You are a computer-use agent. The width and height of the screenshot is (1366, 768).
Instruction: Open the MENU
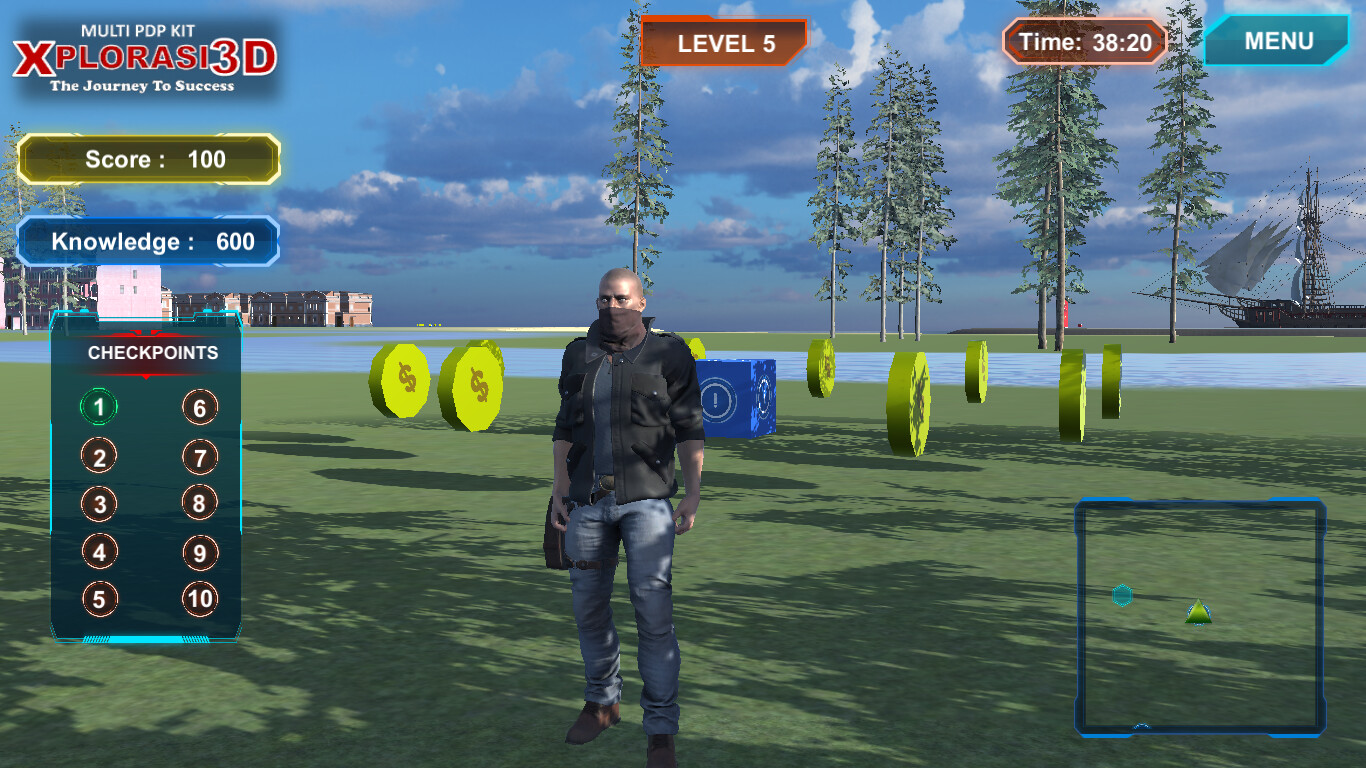click(x=1279, y=41)
